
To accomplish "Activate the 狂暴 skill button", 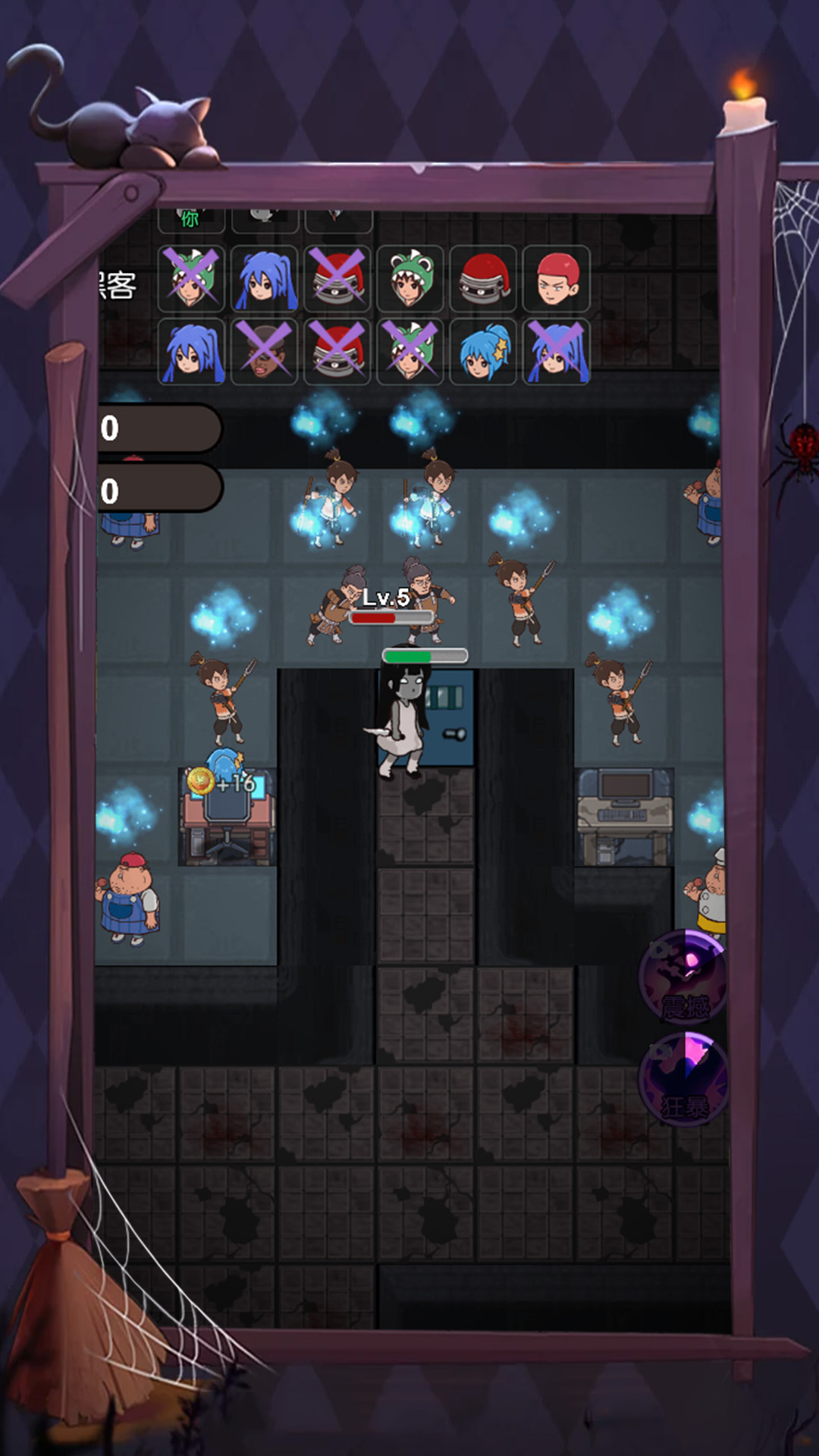I will 684,1078.
